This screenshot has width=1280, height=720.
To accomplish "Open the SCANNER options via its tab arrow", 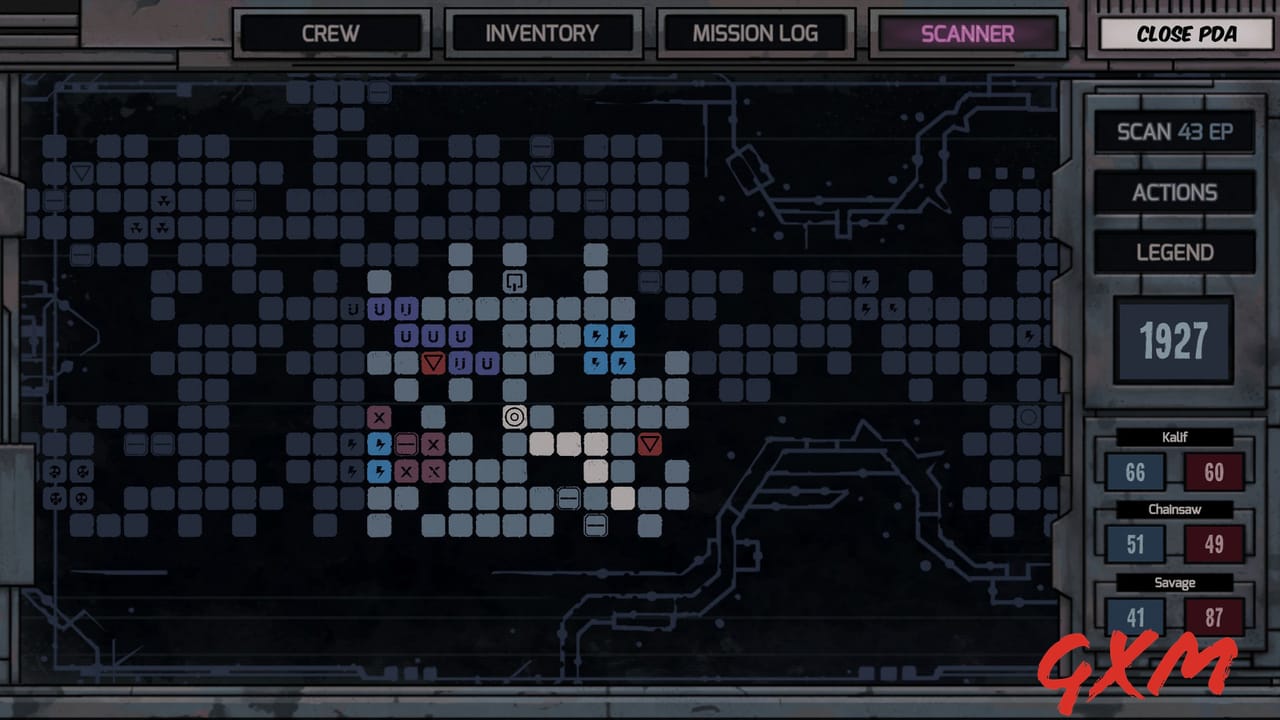I will click(x=967, y=33).
